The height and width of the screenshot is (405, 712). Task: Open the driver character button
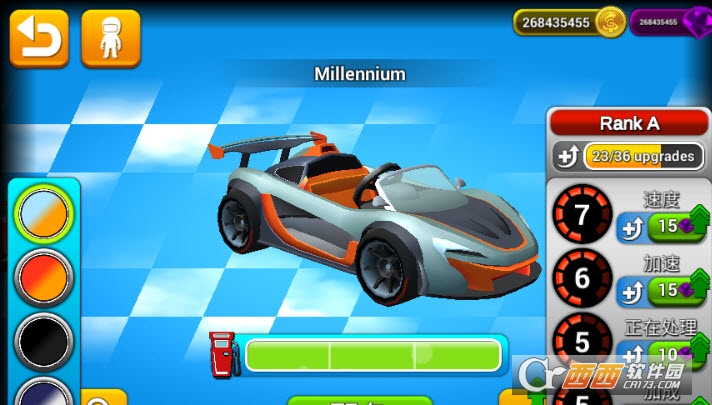pos(110,38)
